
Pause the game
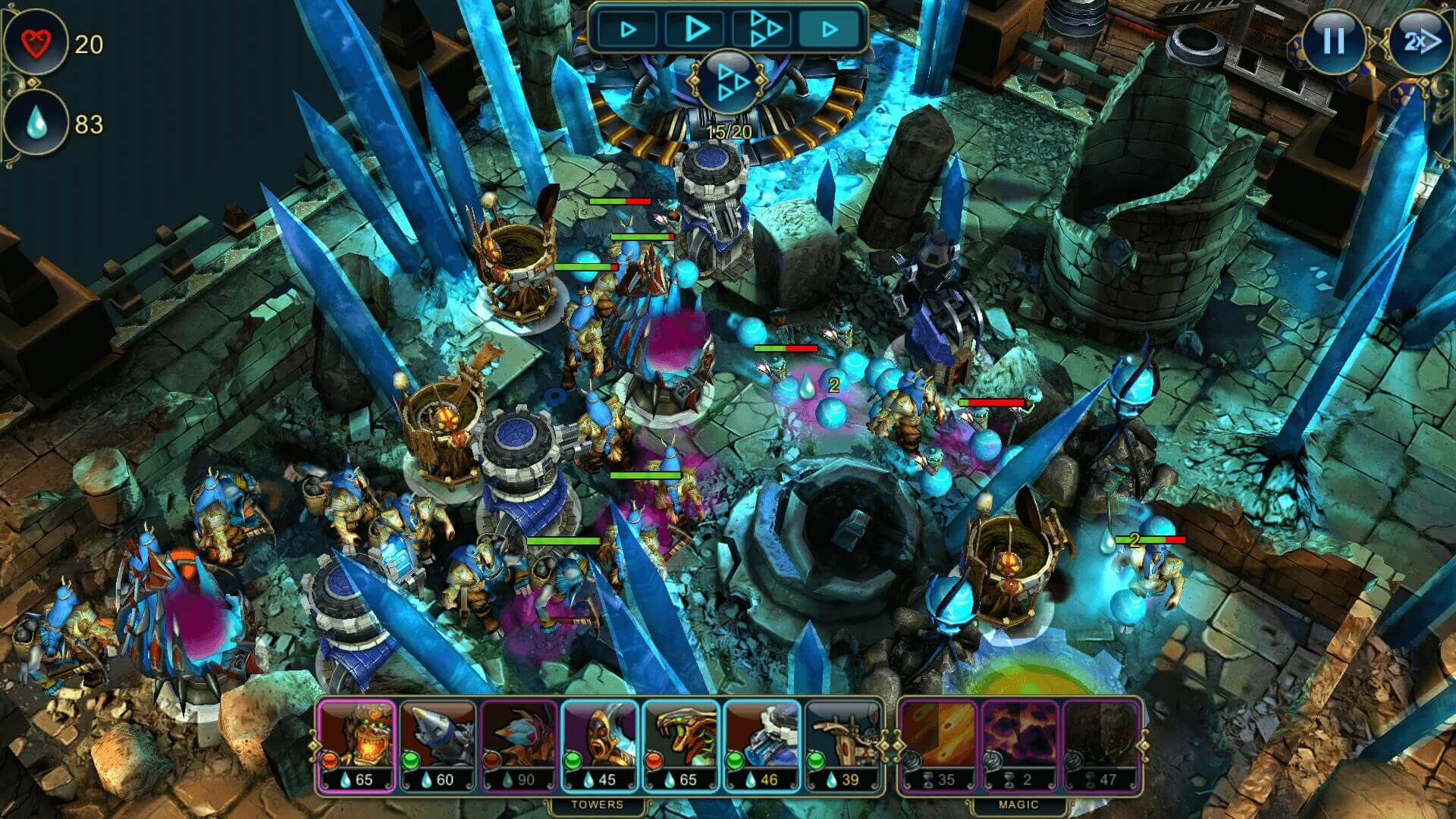[1333, 41]
